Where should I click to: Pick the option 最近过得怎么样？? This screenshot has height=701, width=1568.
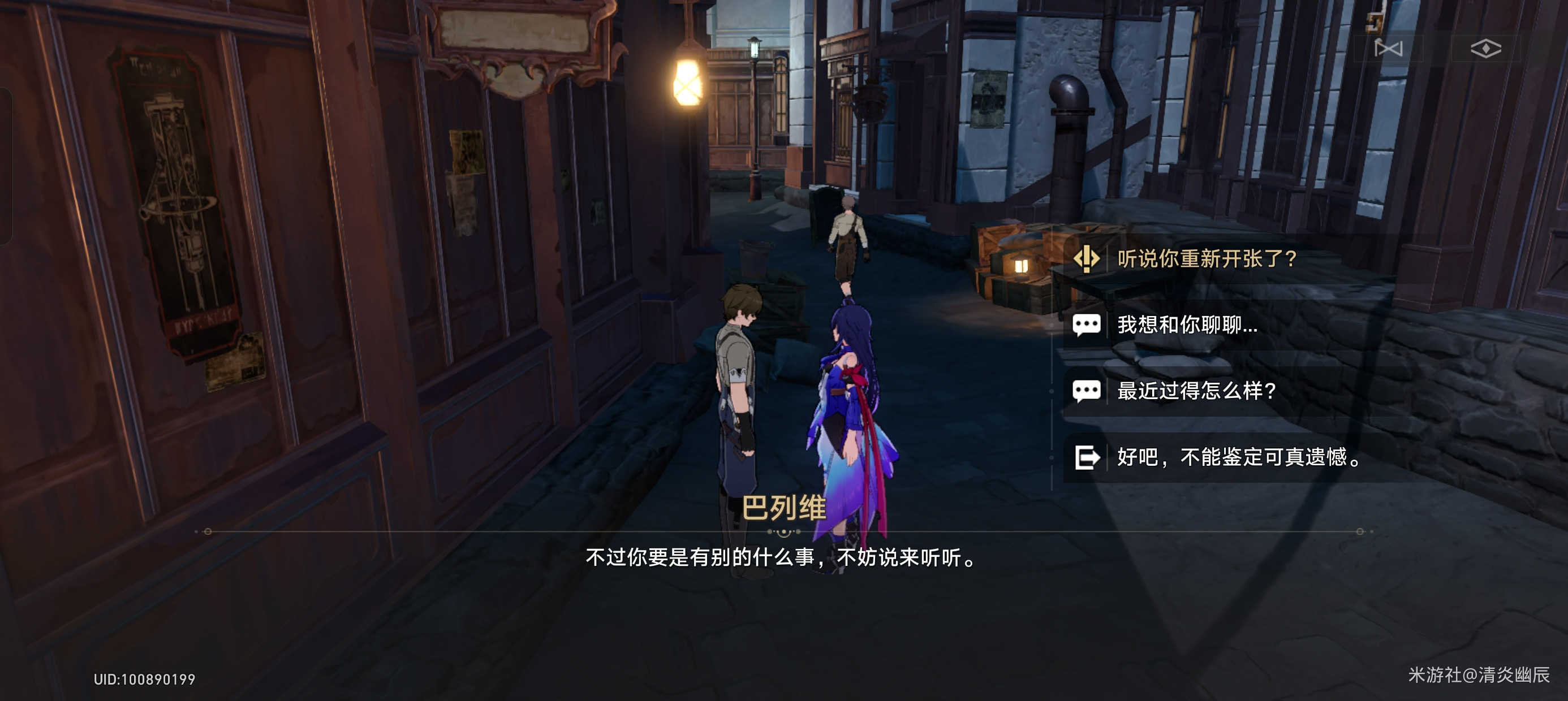tap(1197, 391)
